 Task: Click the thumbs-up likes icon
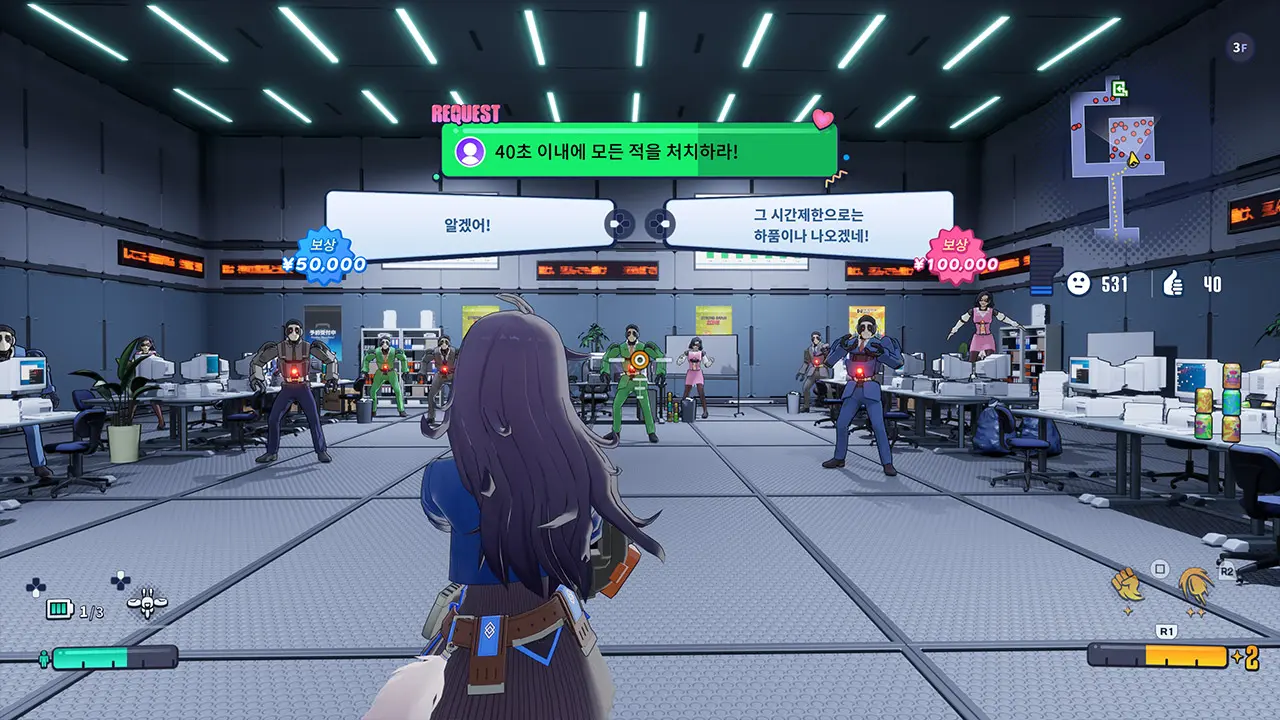1173,284
